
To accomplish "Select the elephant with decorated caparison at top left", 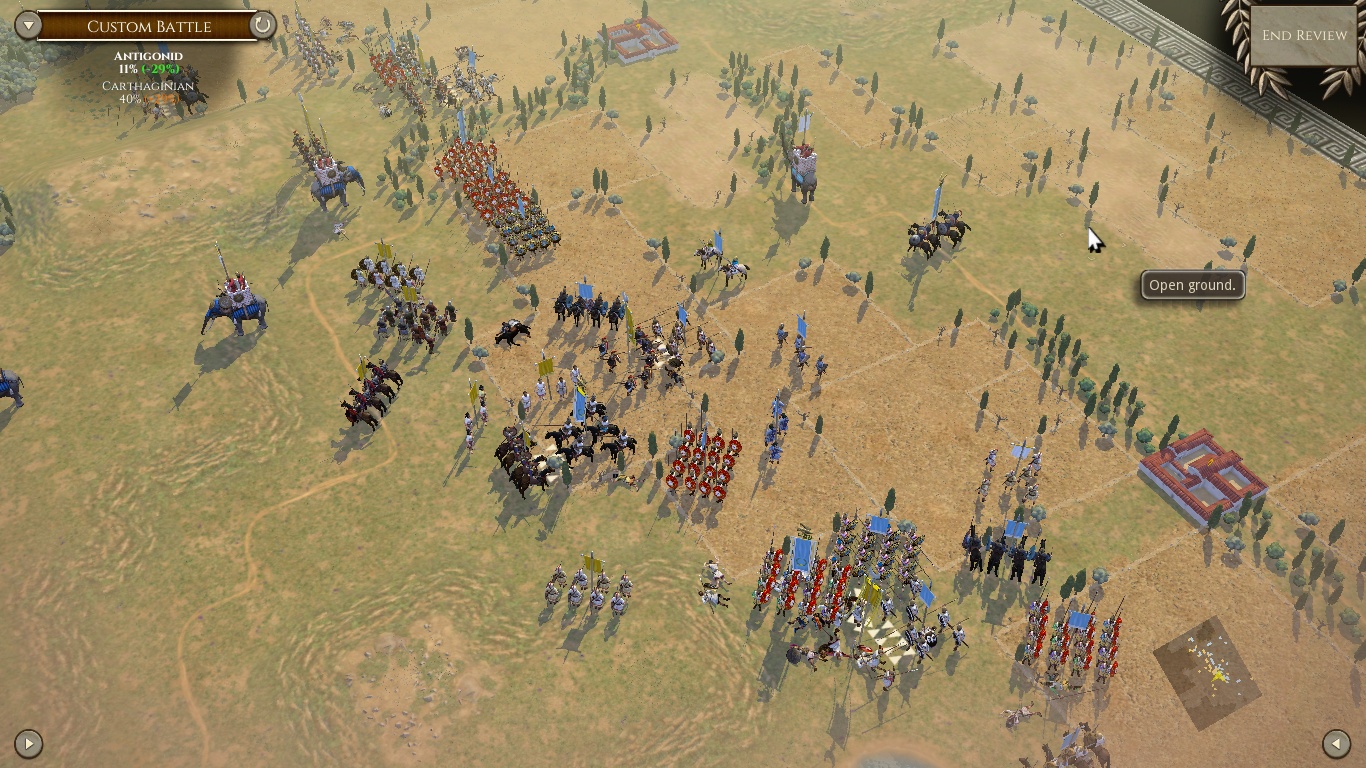I will 330,180.
